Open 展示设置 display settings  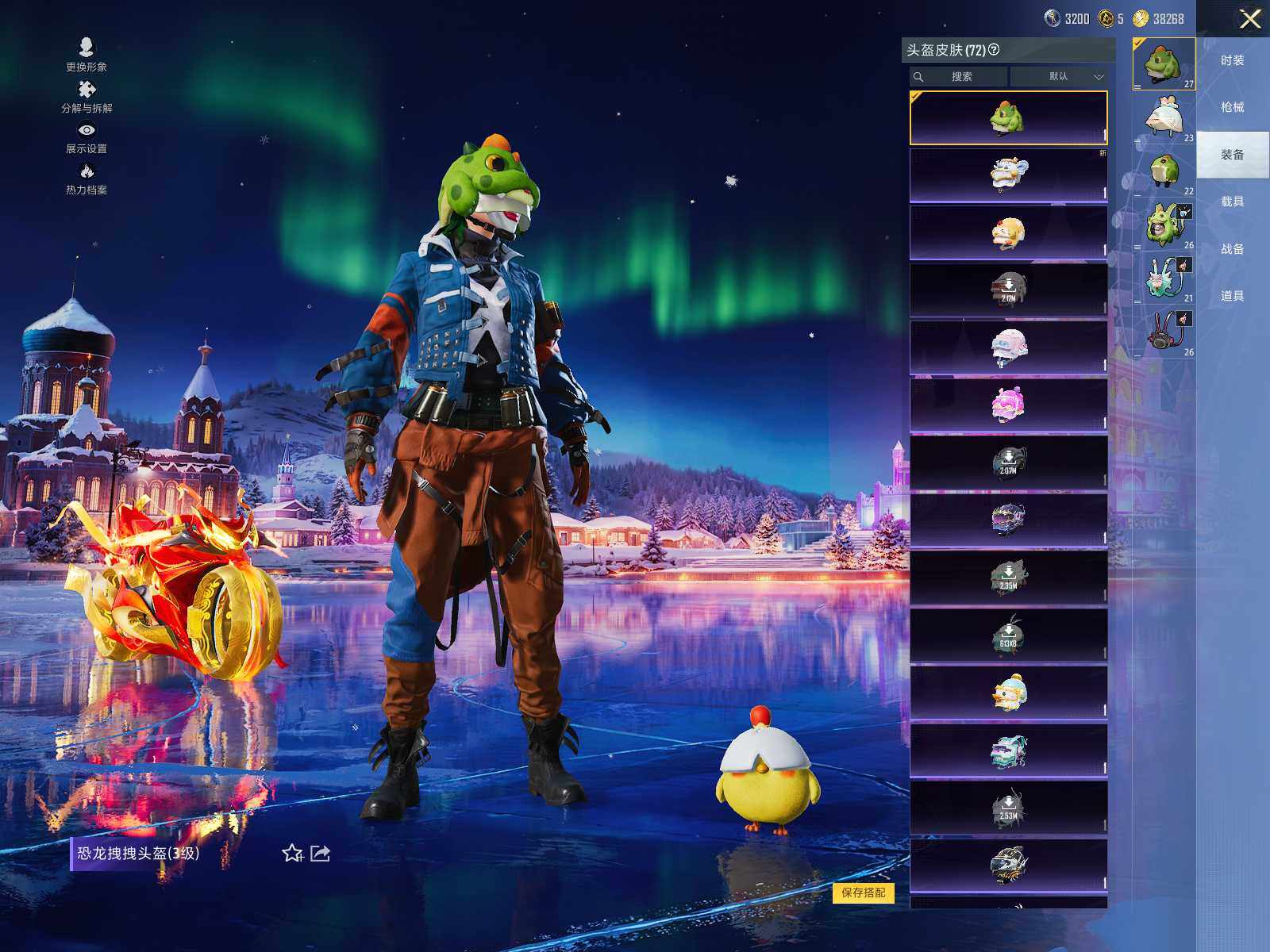coord(87,136)
